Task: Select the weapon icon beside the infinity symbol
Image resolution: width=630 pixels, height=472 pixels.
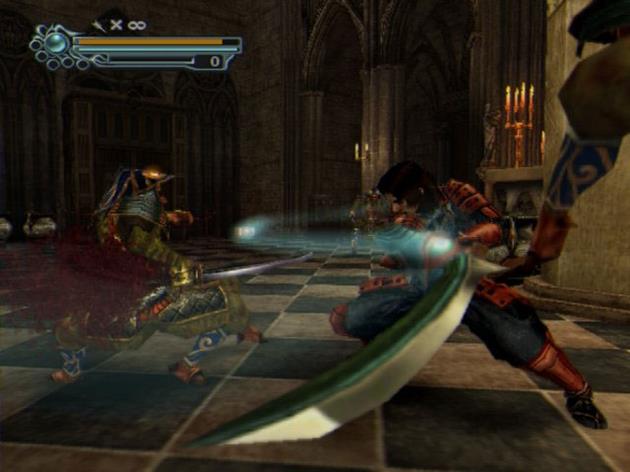Action: (98, 24)
